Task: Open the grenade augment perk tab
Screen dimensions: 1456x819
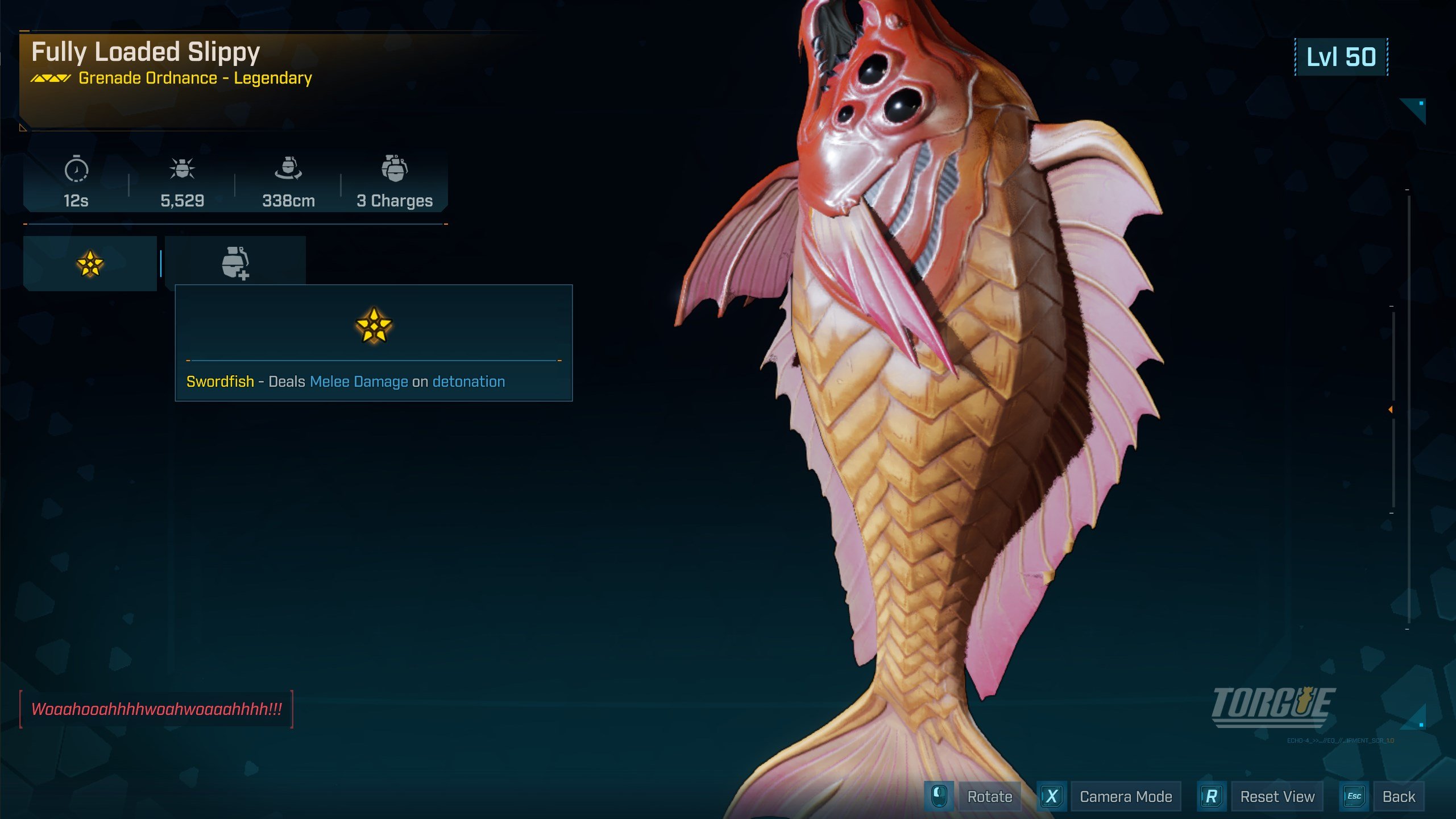Action: 235,263
